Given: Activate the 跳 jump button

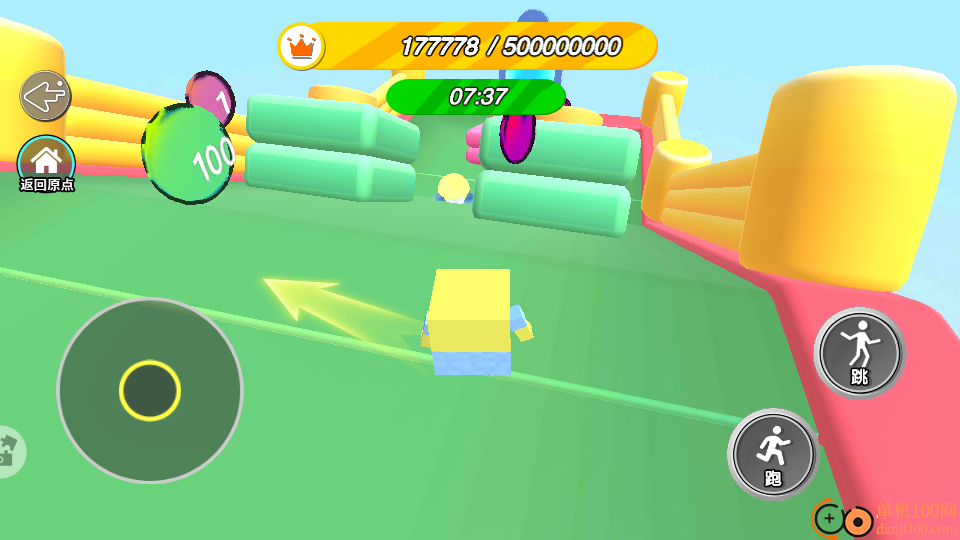Looking at the screenshot, I should coord(859,353).
